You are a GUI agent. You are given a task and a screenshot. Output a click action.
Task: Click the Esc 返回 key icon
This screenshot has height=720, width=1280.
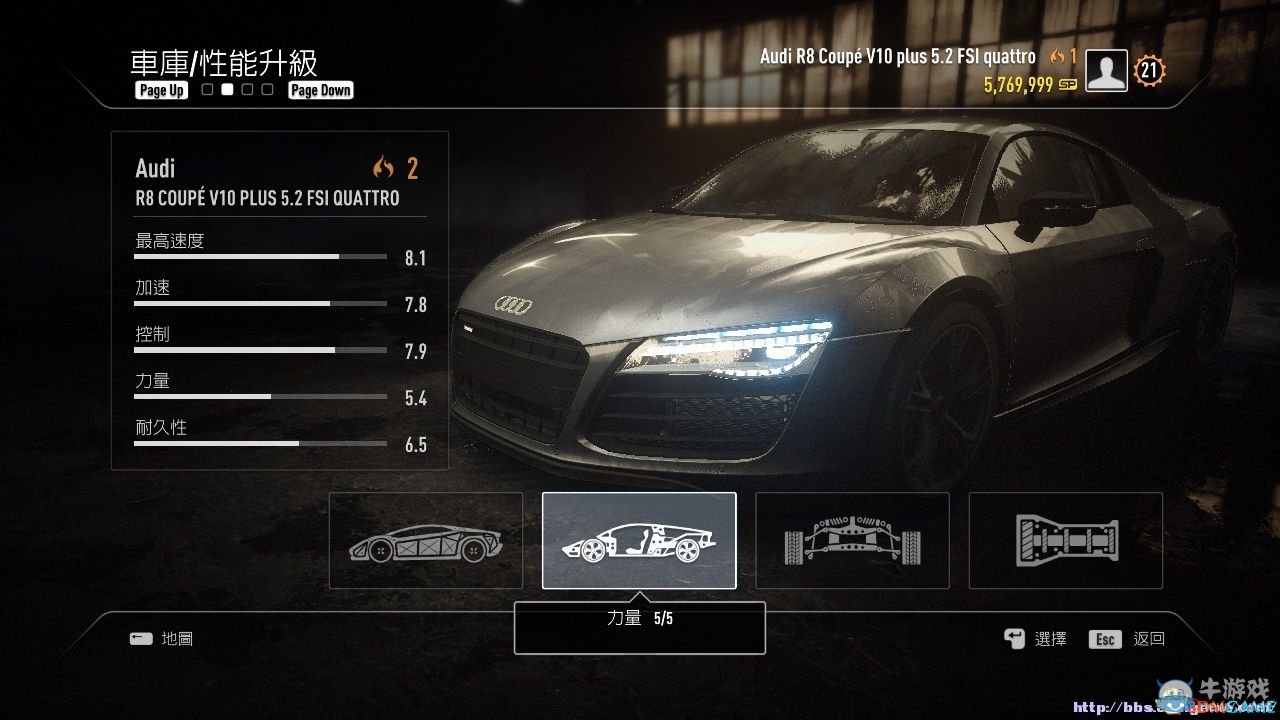coord(1104,639)
